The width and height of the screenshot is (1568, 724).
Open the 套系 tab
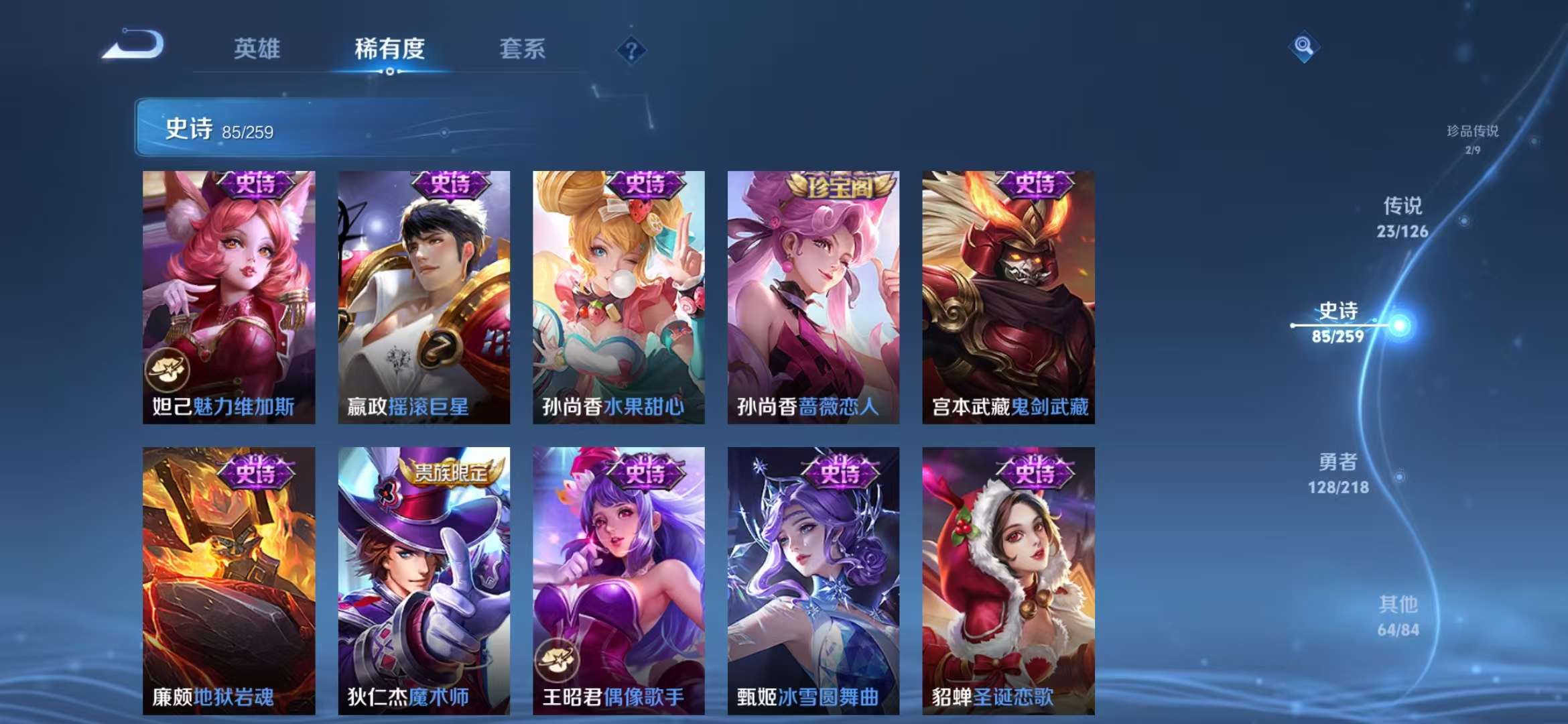tap(522, 50)
